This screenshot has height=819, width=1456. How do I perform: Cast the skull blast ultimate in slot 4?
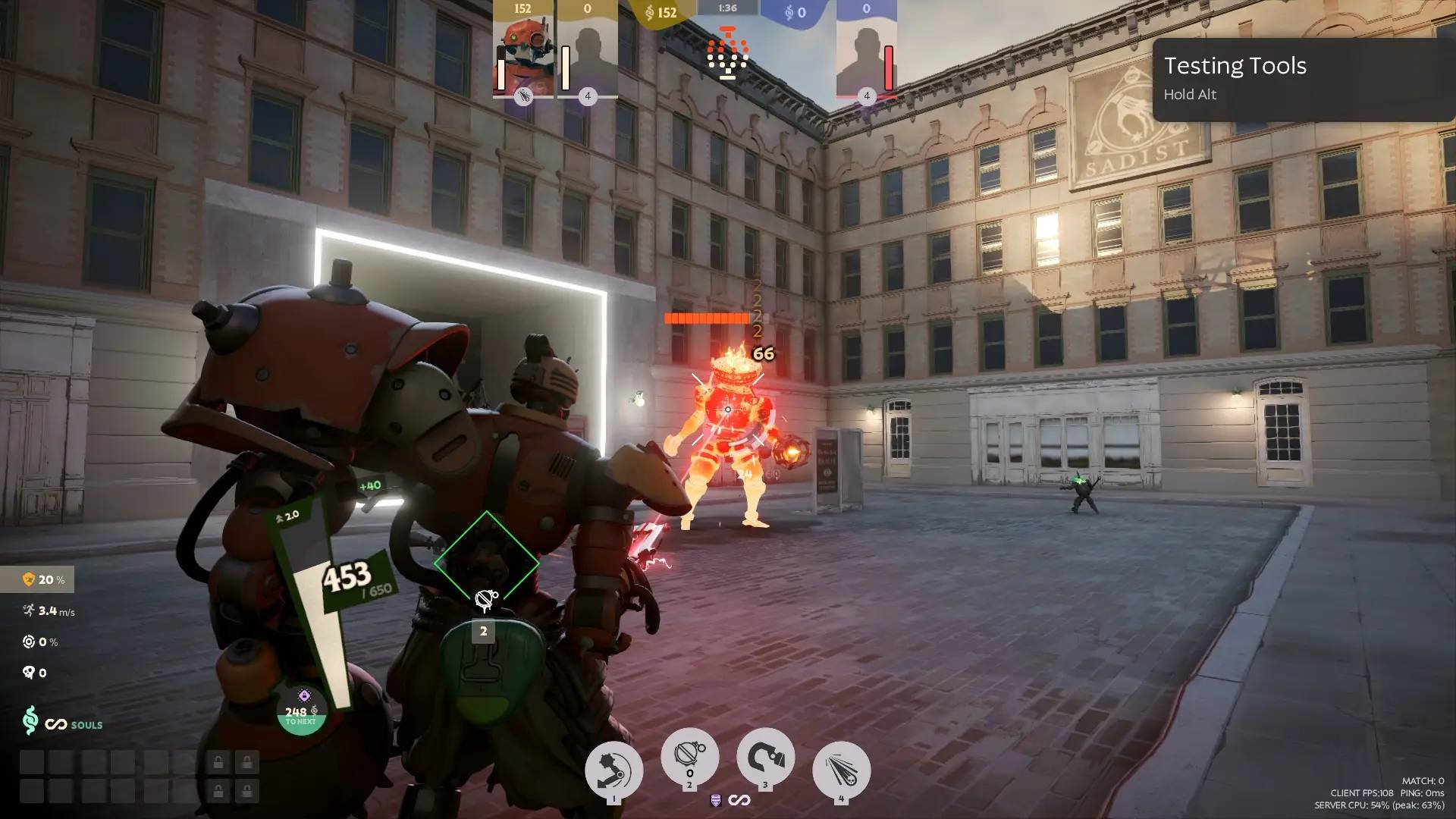[841, 770]
